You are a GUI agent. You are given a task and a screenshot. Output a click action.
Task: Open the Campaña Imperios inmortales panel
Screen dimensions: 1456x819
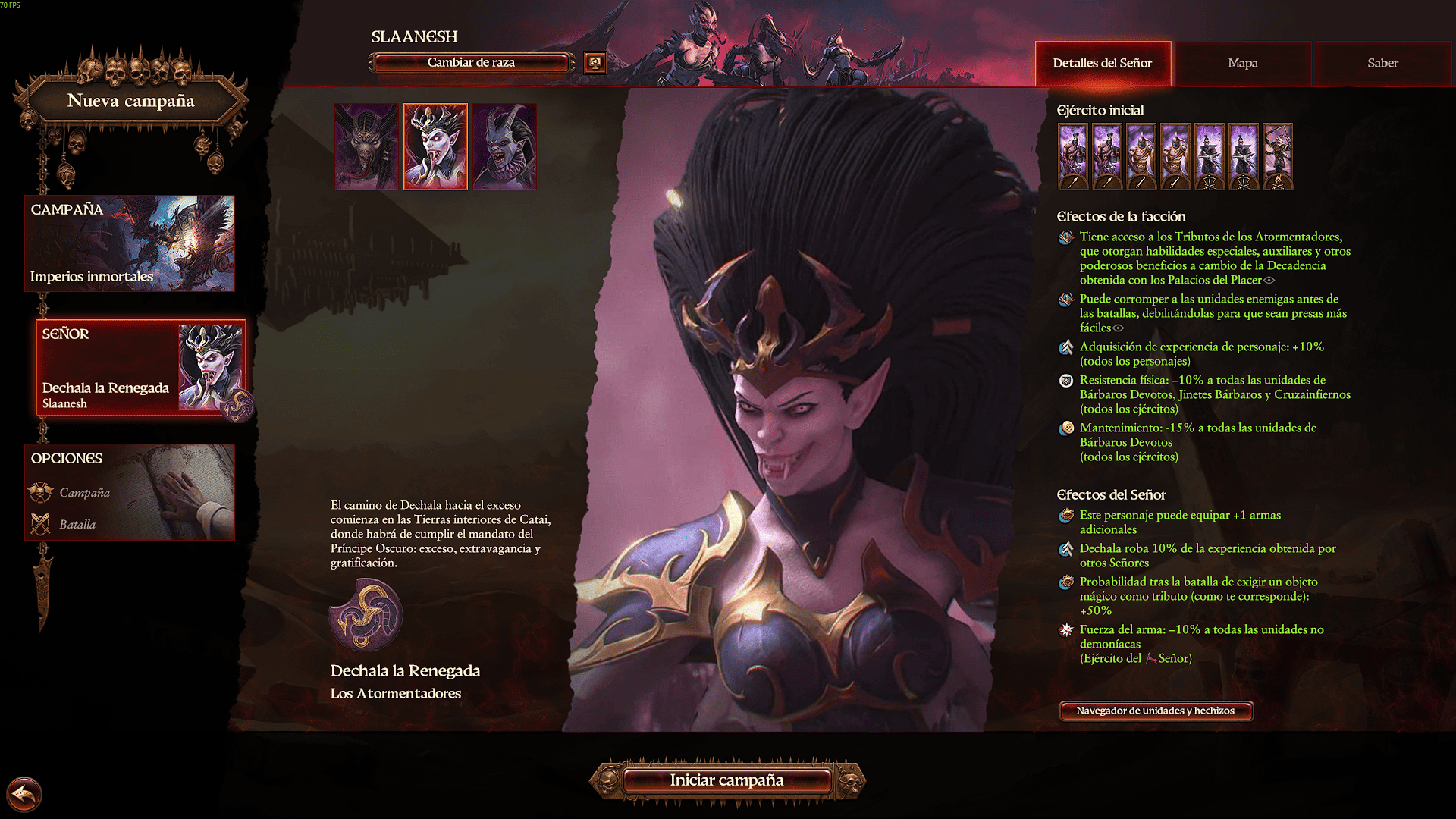point(130,243)
